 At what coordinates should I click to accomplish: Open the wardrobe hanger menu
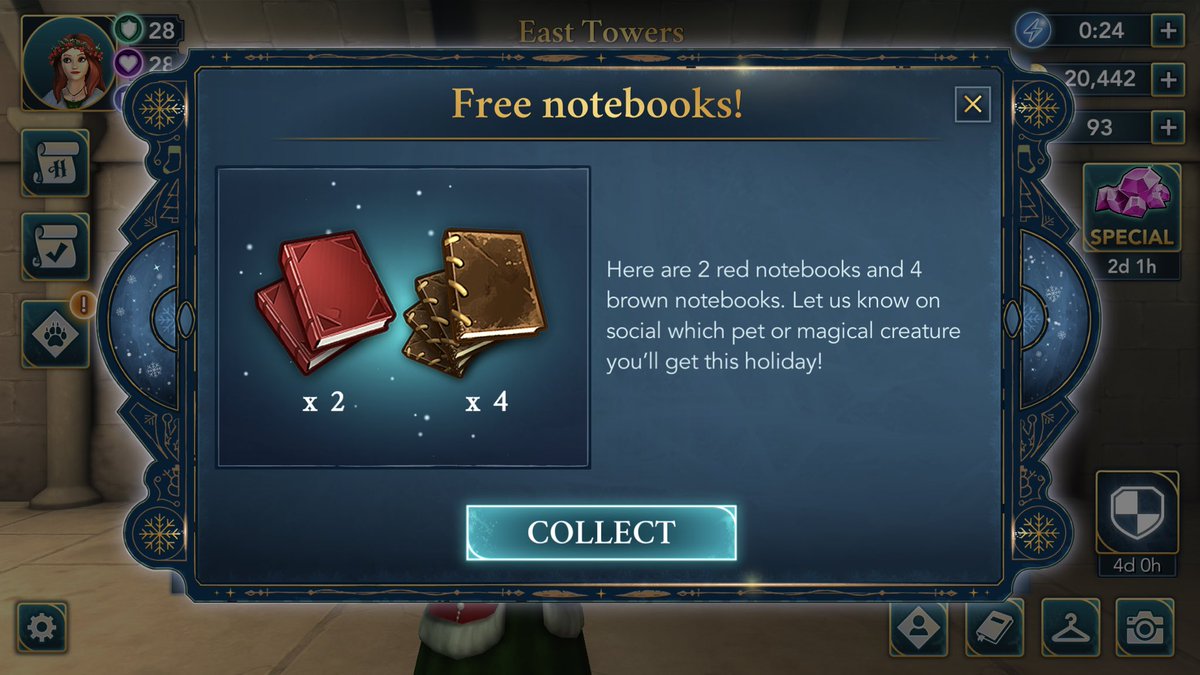(1070, 627)
